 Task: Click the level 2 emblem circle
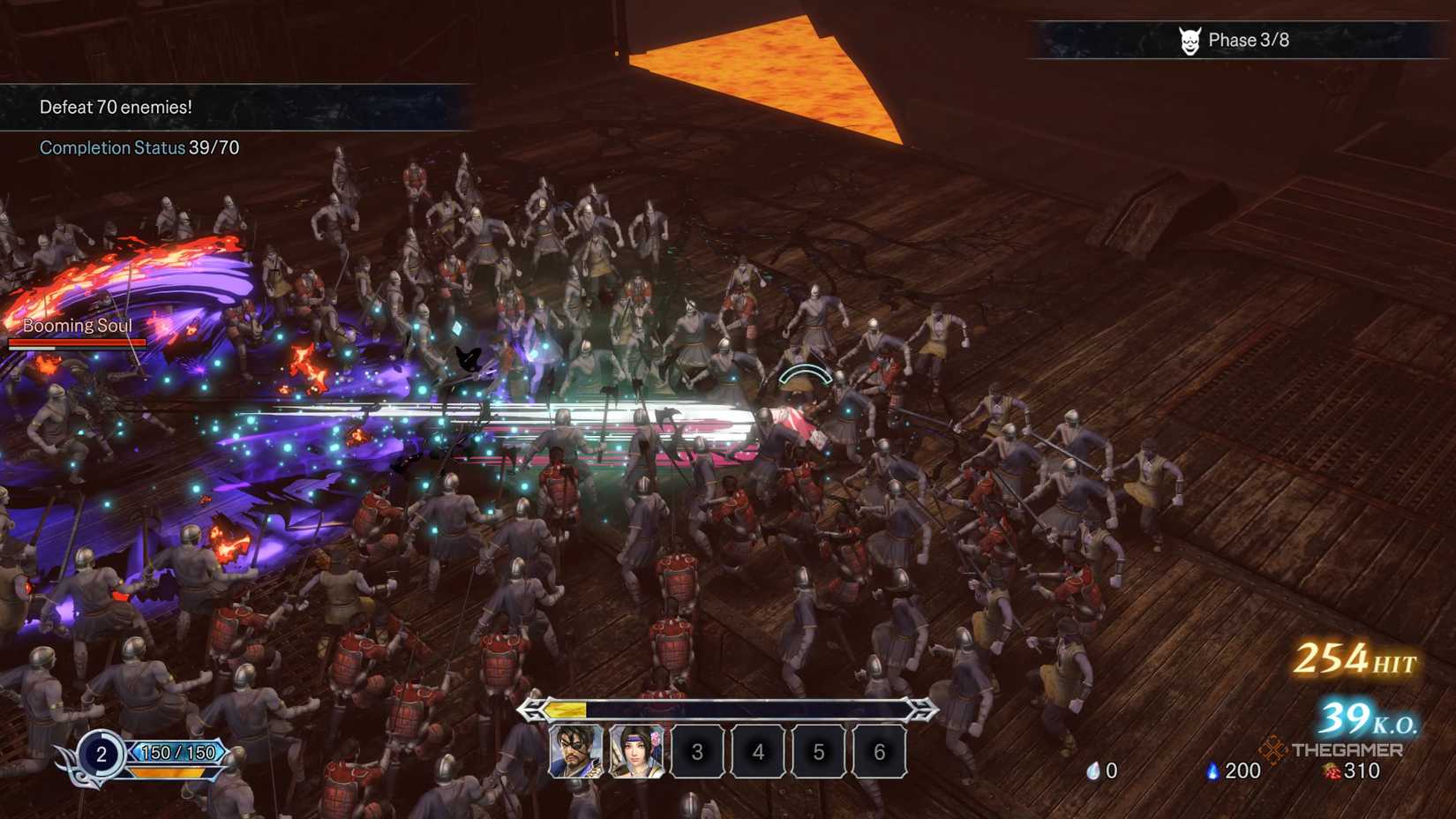[x=101, y=755]
